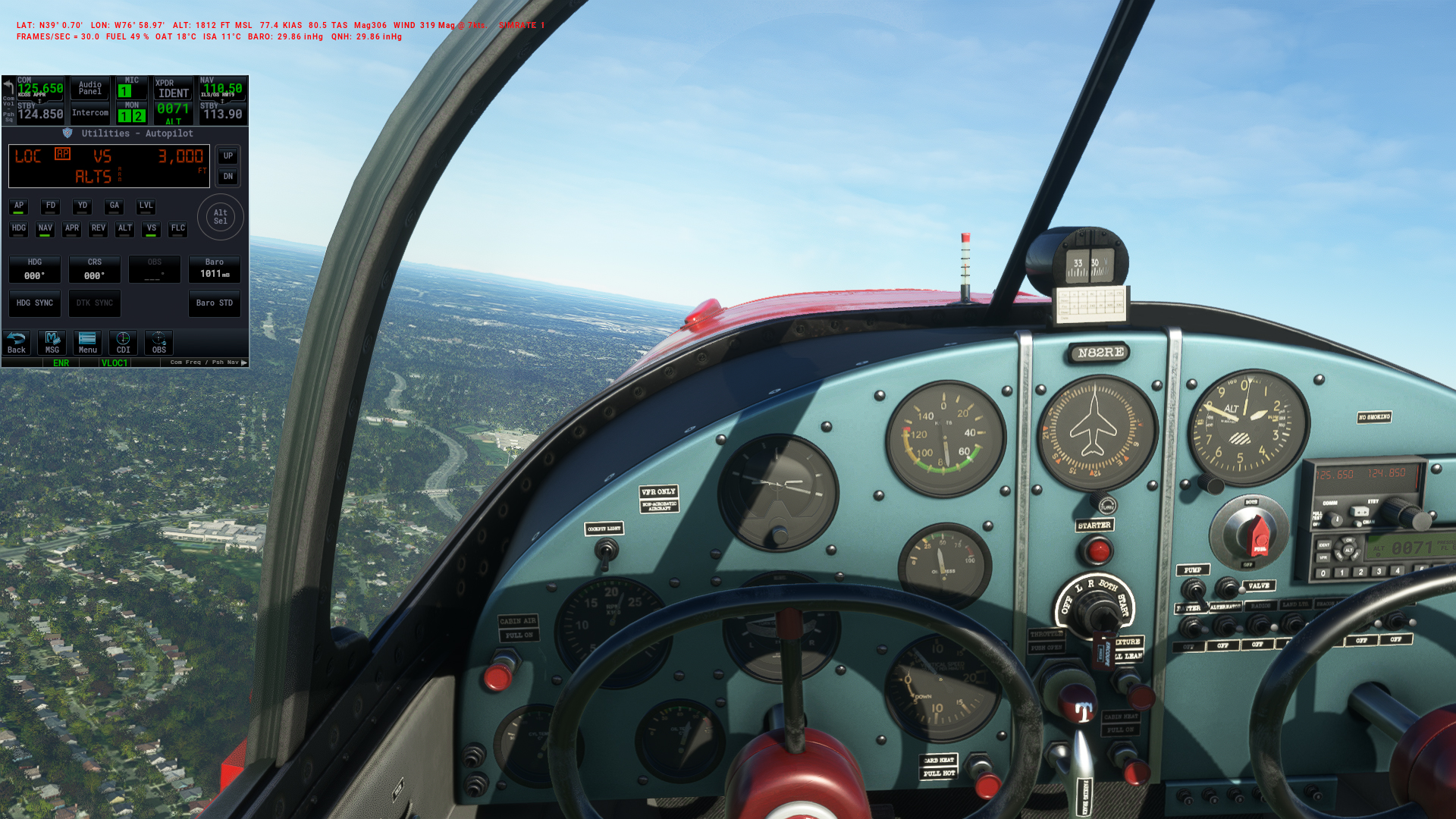Toggle the YD yaw damper
This screenshot has width=1456, height=819.
point(83,206)
